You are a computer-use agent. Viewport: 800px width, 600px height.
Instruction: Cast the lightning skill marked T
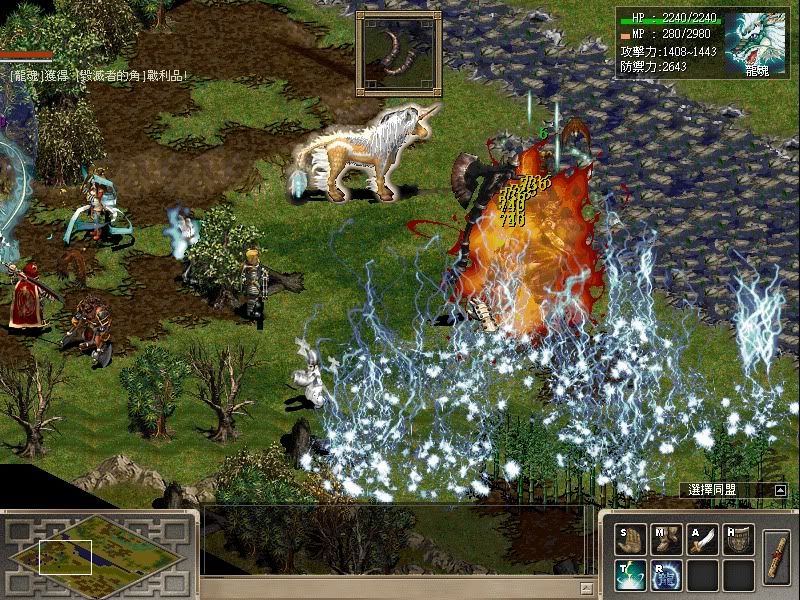point(630,575)
